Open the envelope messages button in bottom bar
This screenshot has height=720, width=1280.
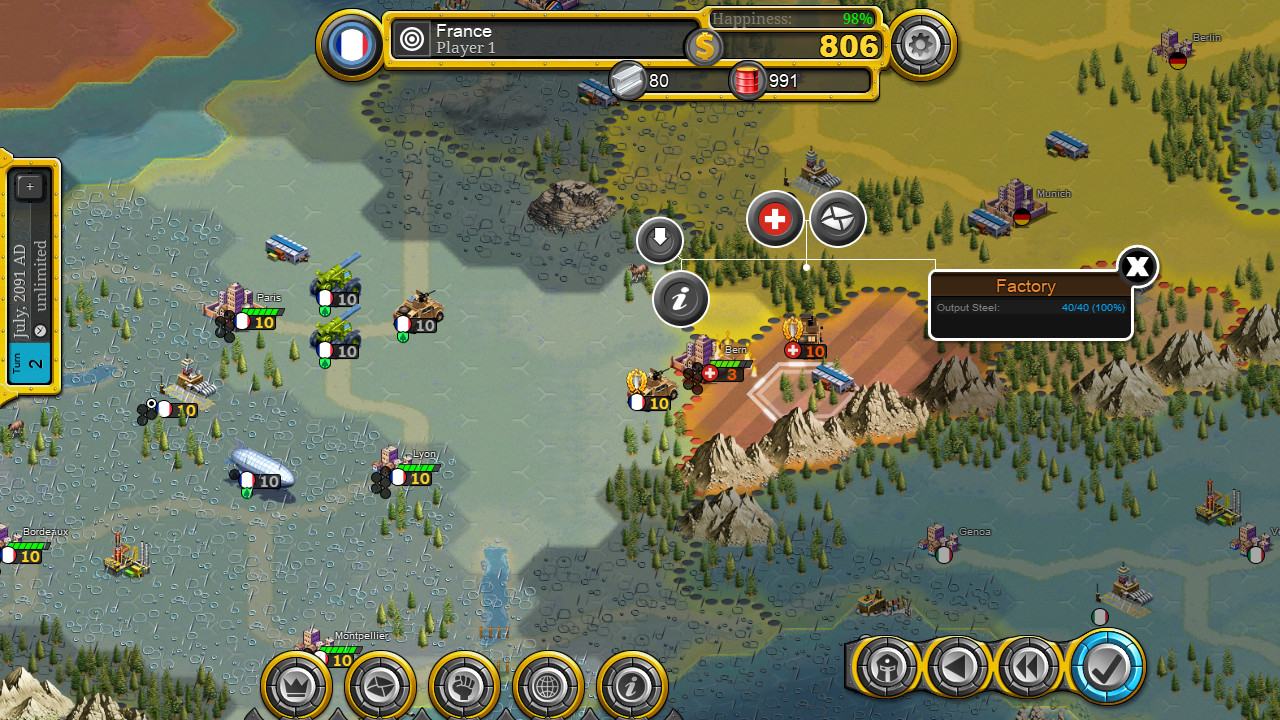(x=380, y=686)
